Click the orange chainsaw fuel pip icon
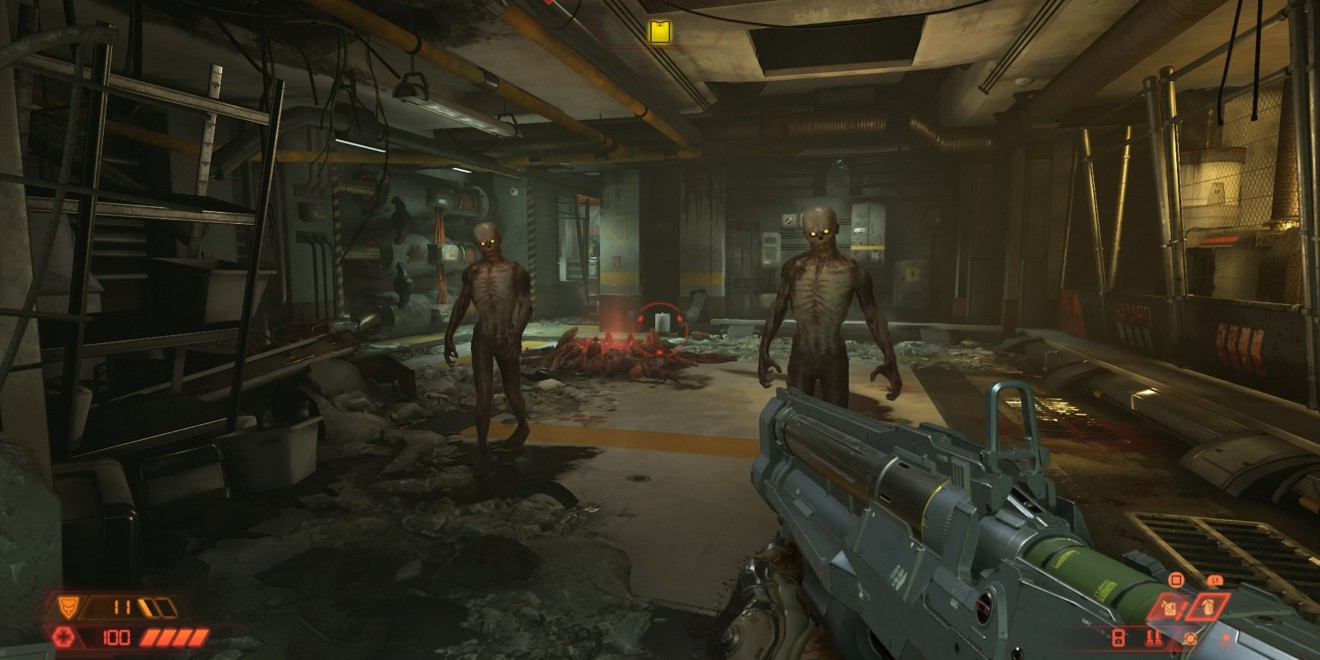The height and width of the screenshot is (660, 1320). (x=1190, y=637)
